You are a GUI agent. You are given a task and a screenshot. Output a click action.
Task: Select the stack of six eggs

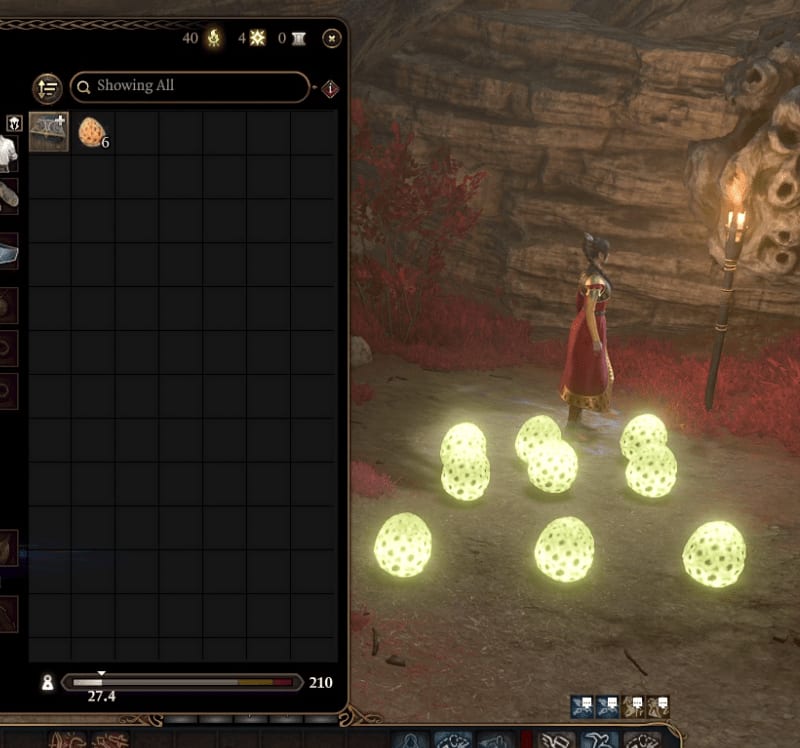pyautogui.click(x=92, y=131)
